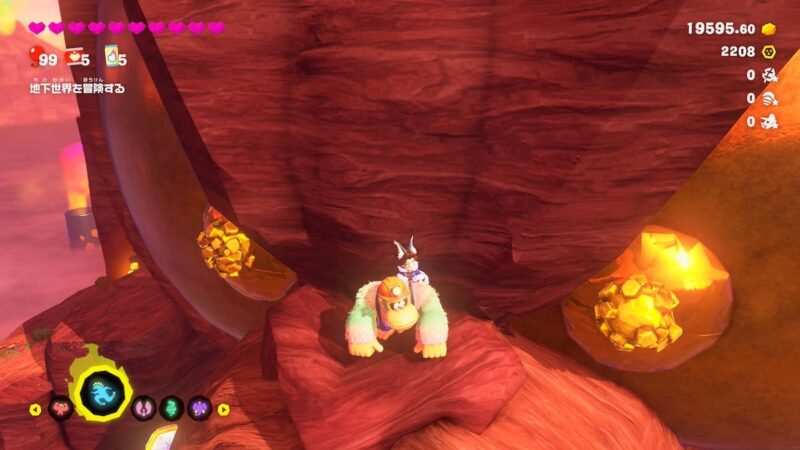Viewport: 800px width, 450px height.
Task: Switch to the pink winged transformation
Action: pyautogui.click(x=146, y=408)
